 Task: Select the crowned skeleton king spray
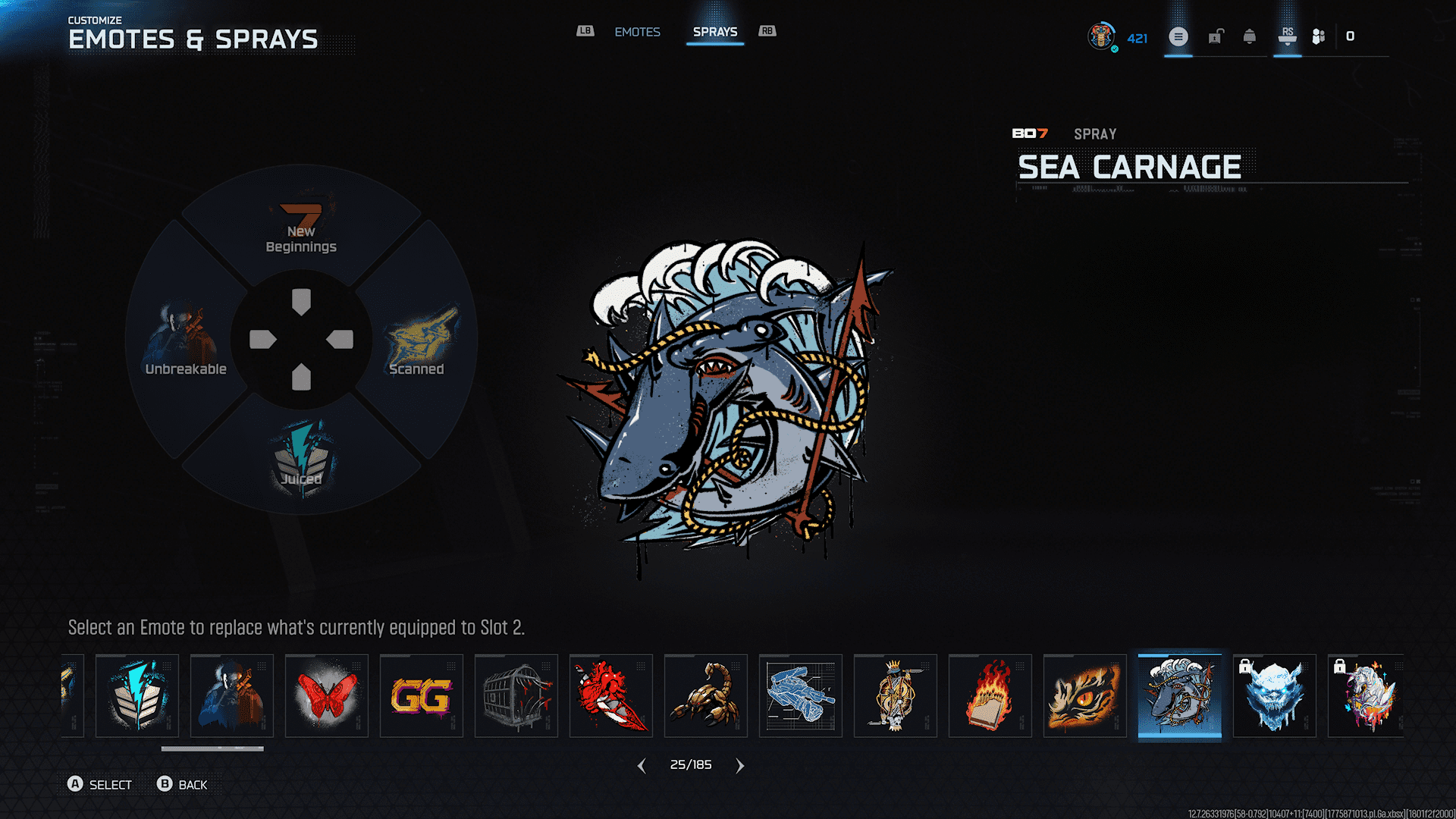[896, 695]
